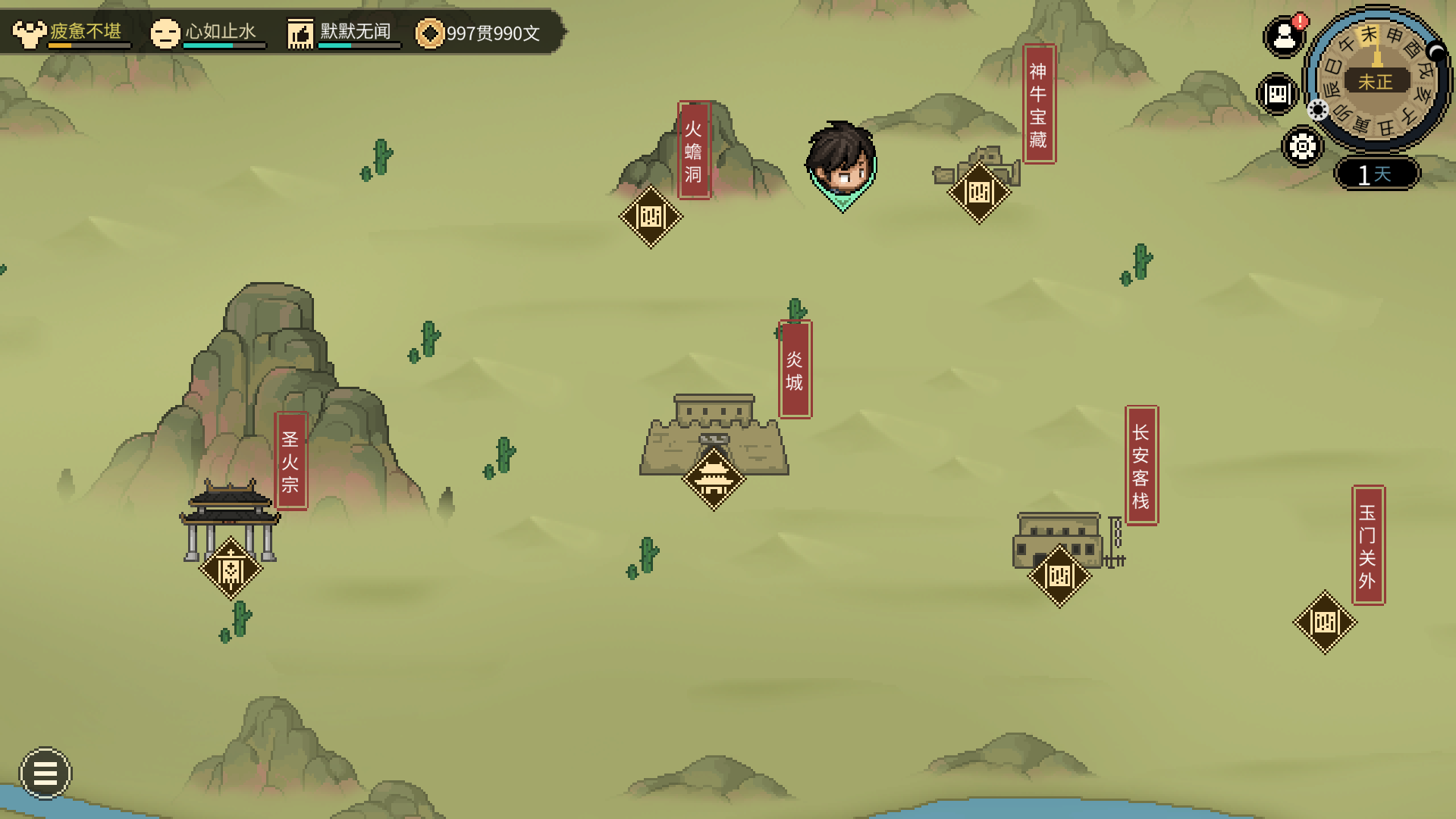Viewport: 1456px width, 819px height.
Task: Enter 炎城 city marker
Action: (x=714, y=479)
